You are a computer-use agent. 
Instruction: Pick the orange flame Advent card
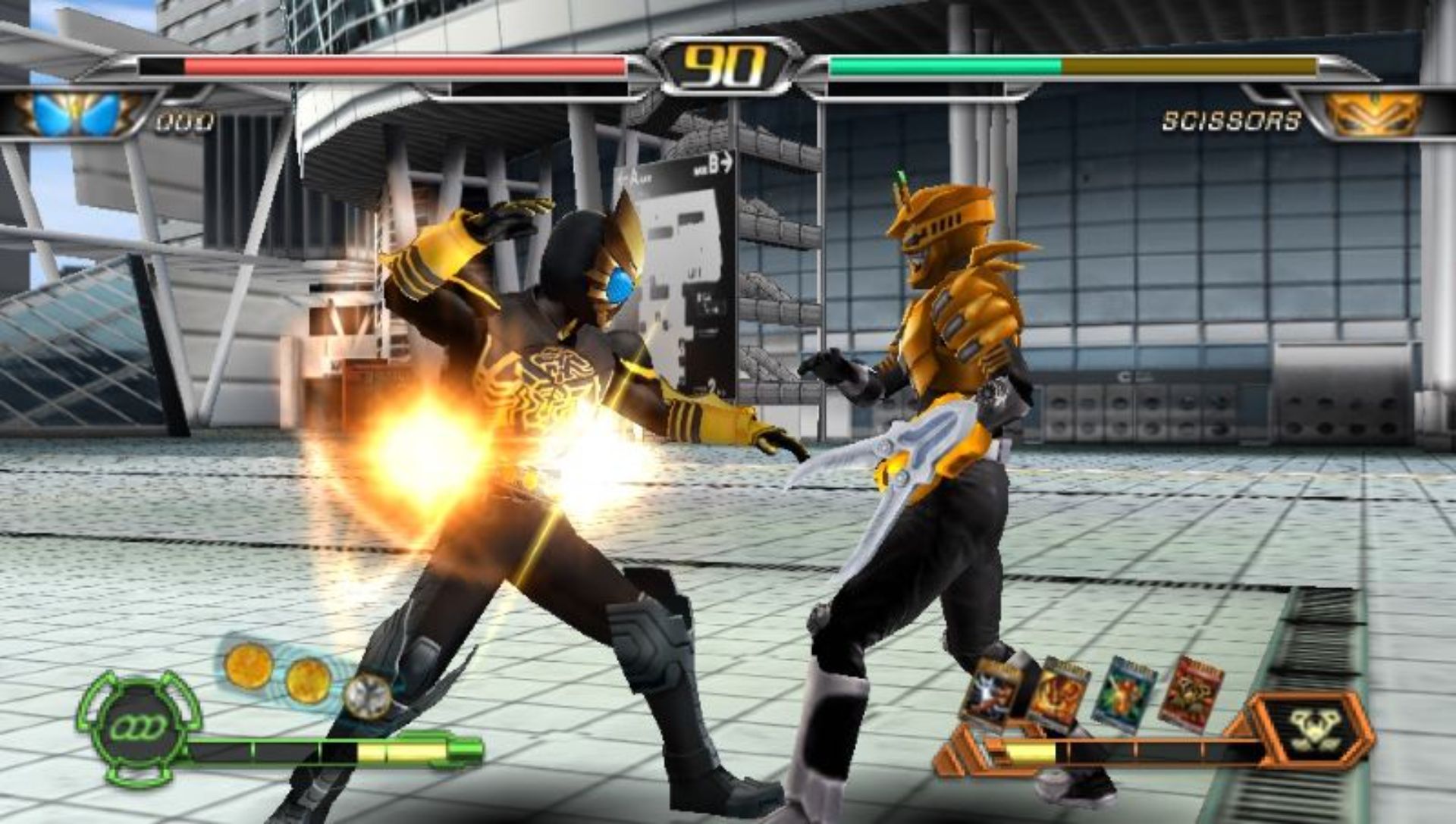click(x=1058, y=694)
